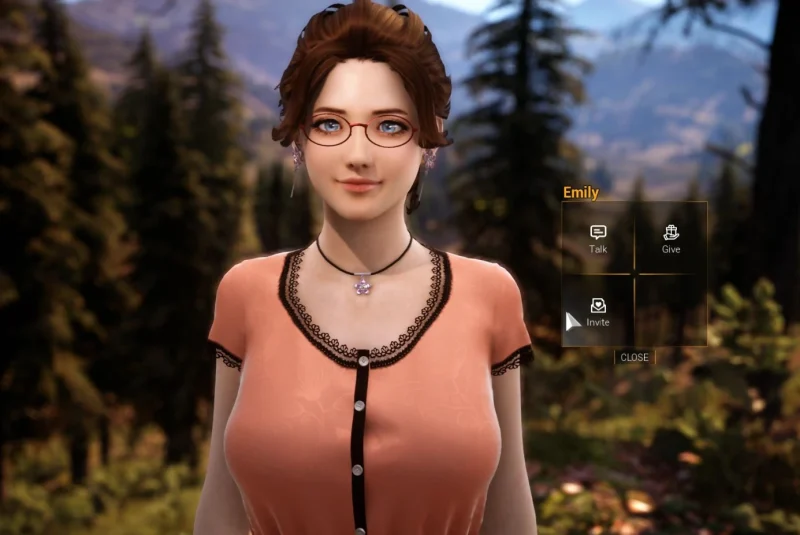Close the Emily interaction menu
This screenshot has height=535, width=800.
(634, 357)
